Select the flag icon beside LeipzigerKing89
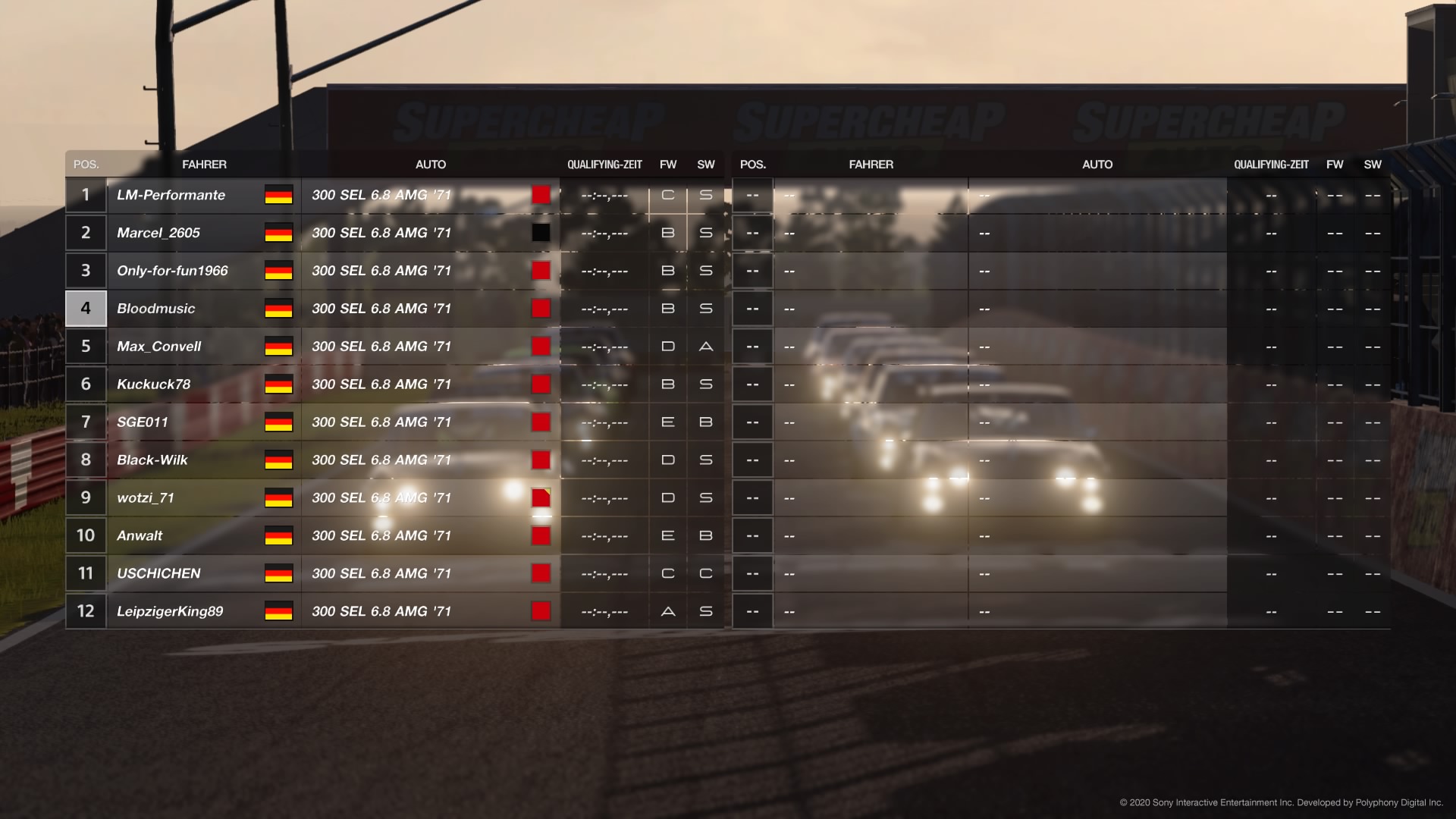 tap(278, 610)
